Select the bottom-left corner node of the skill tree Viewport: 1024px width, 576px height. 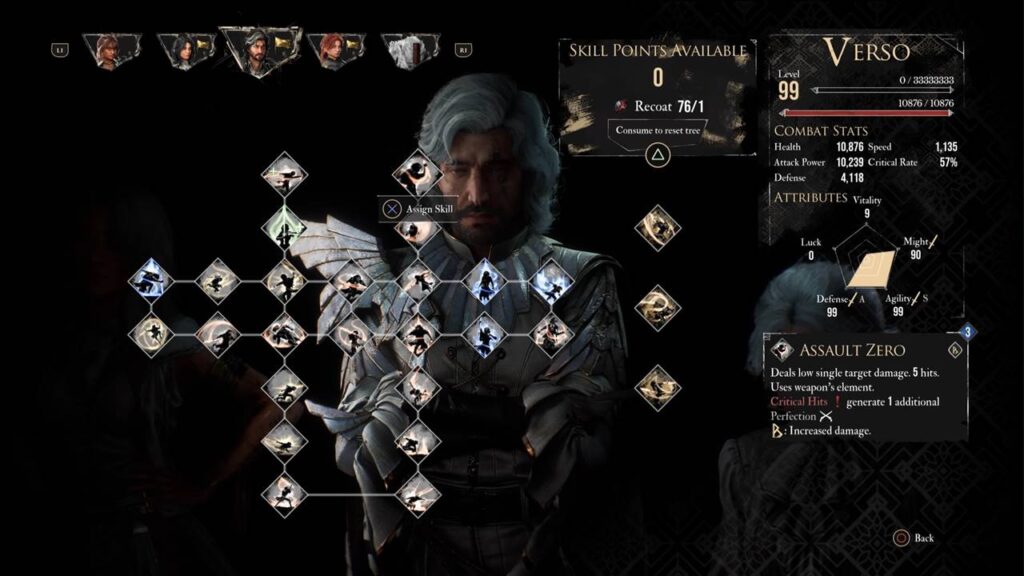pyautogui.click(x=284, y=492)
